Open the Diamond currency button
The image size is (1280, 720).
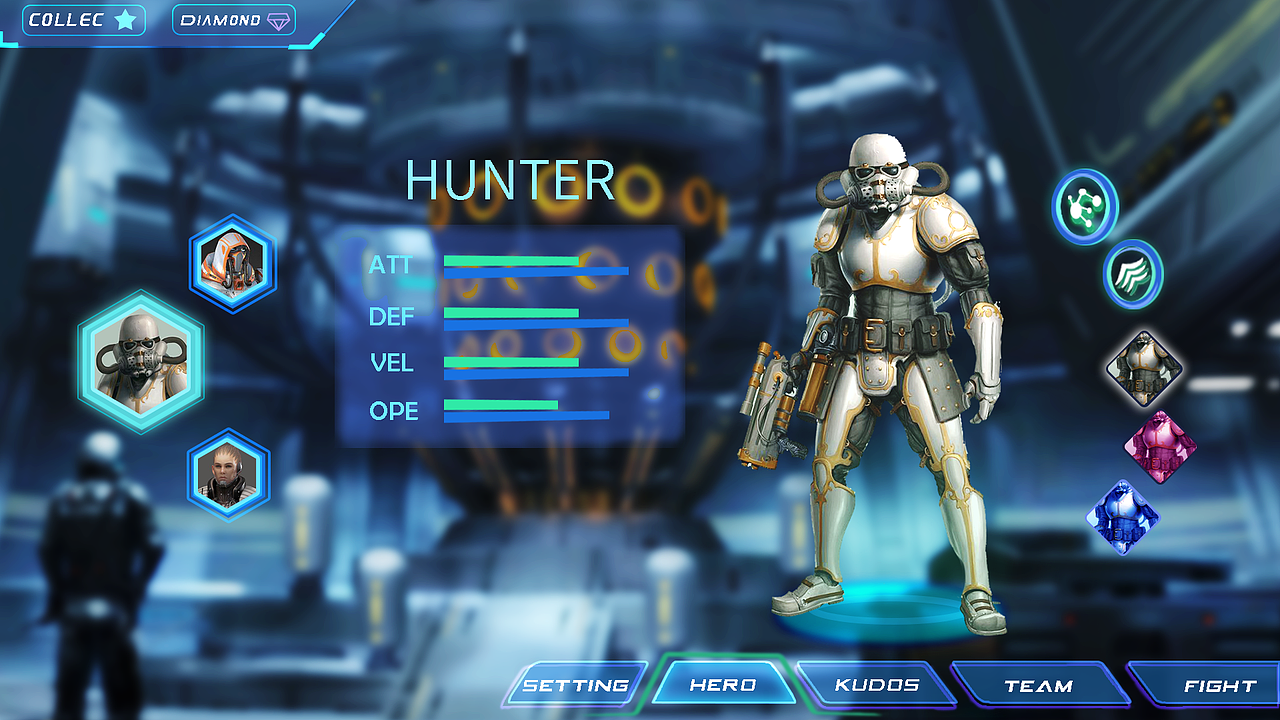(x=234, y=20)
